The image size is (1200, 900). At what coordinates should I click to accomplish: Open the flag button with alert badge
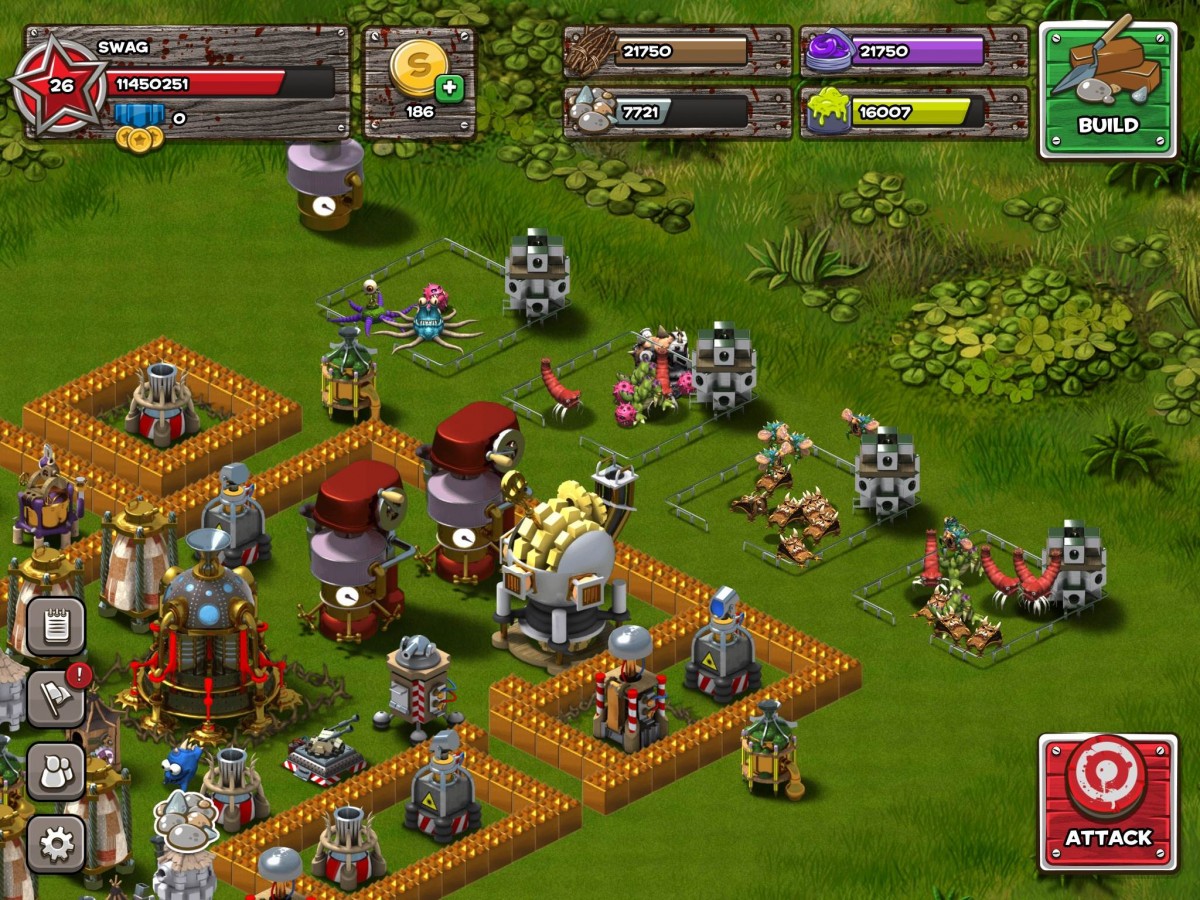[55, 698]
